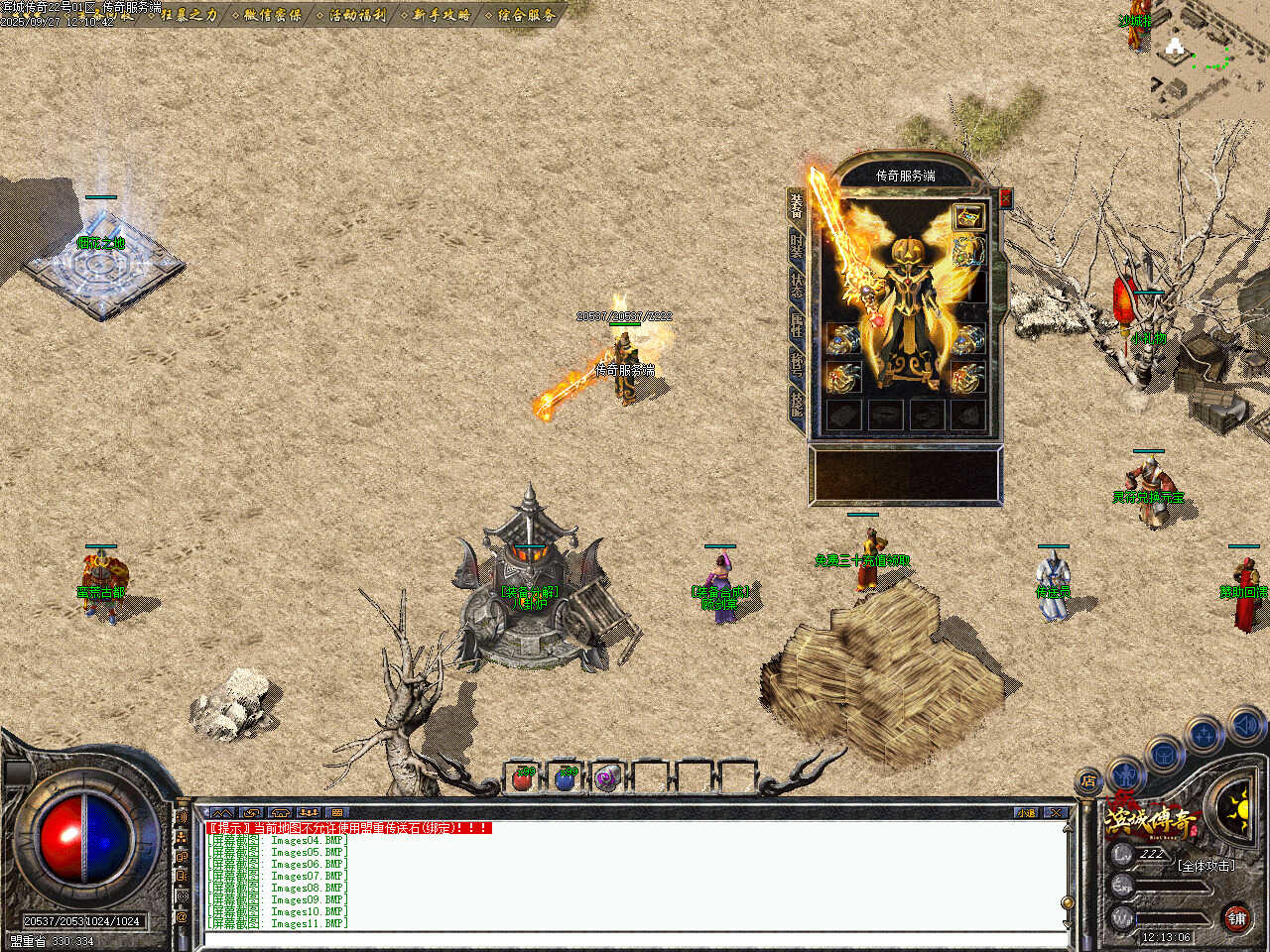
Task: Switch to the 时装 (fashion) tab
Action: (797, 246)
